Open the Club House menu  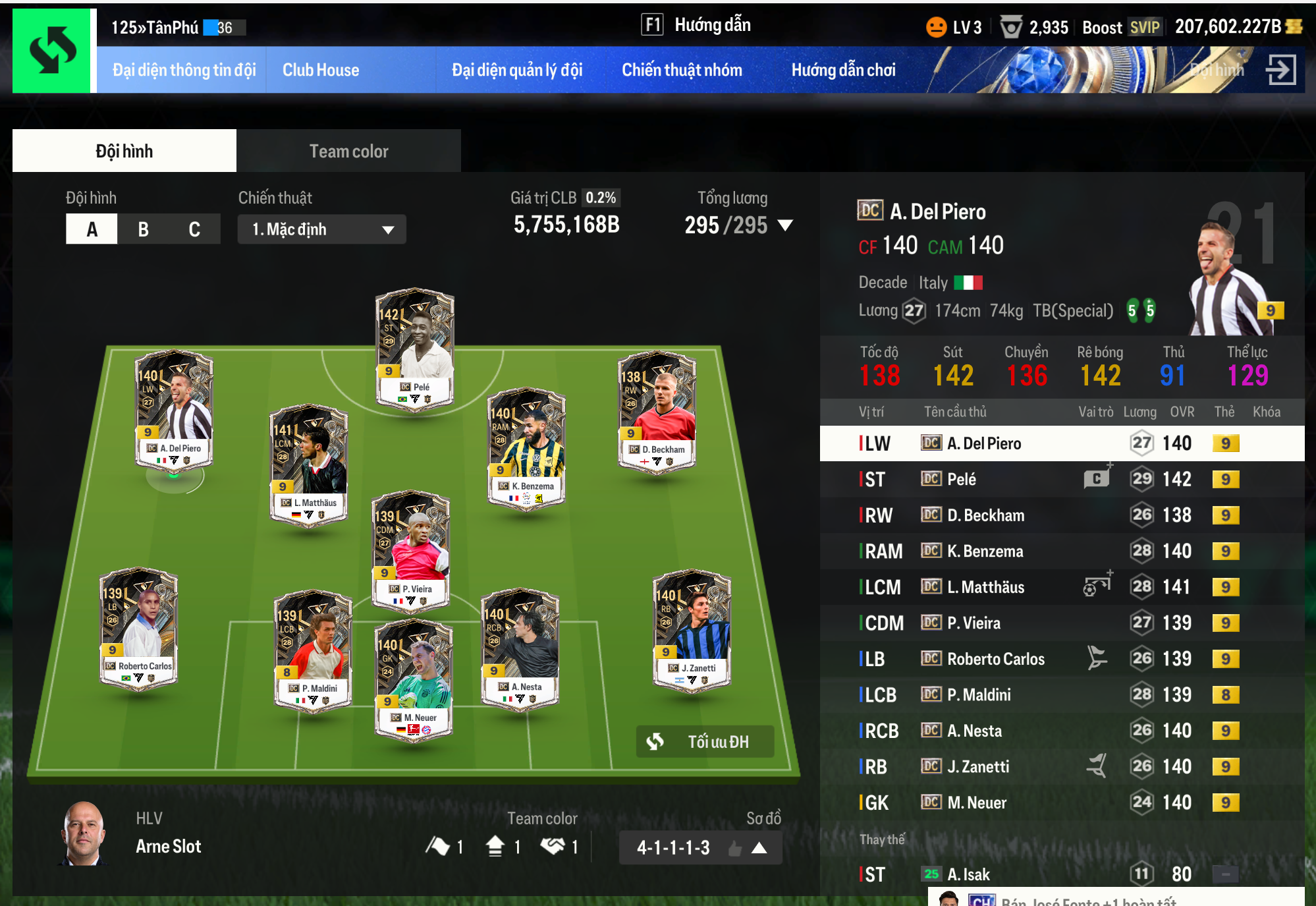[x=321, y=70]
